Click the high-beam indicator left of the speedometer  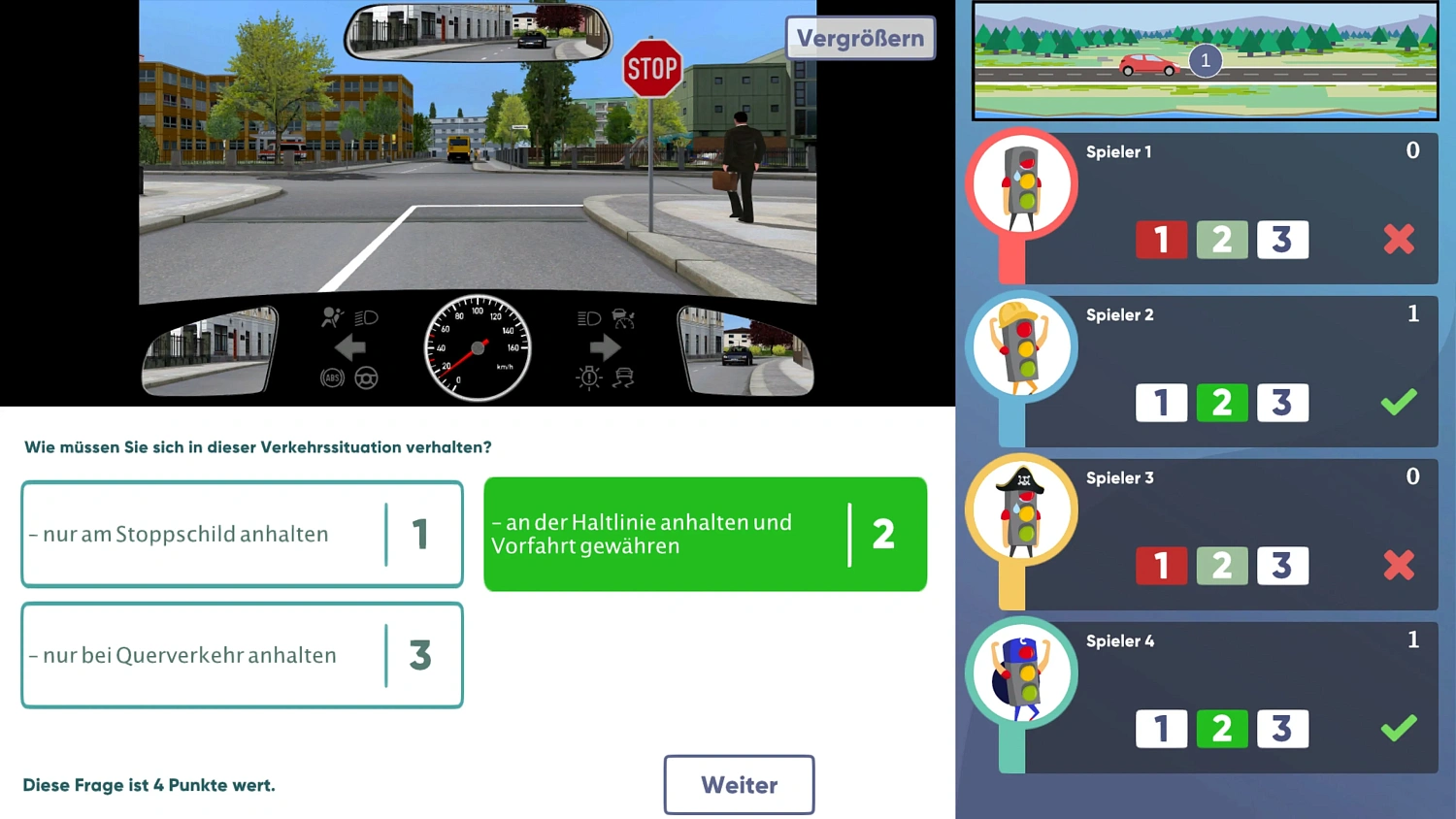(x=367, y=318)
